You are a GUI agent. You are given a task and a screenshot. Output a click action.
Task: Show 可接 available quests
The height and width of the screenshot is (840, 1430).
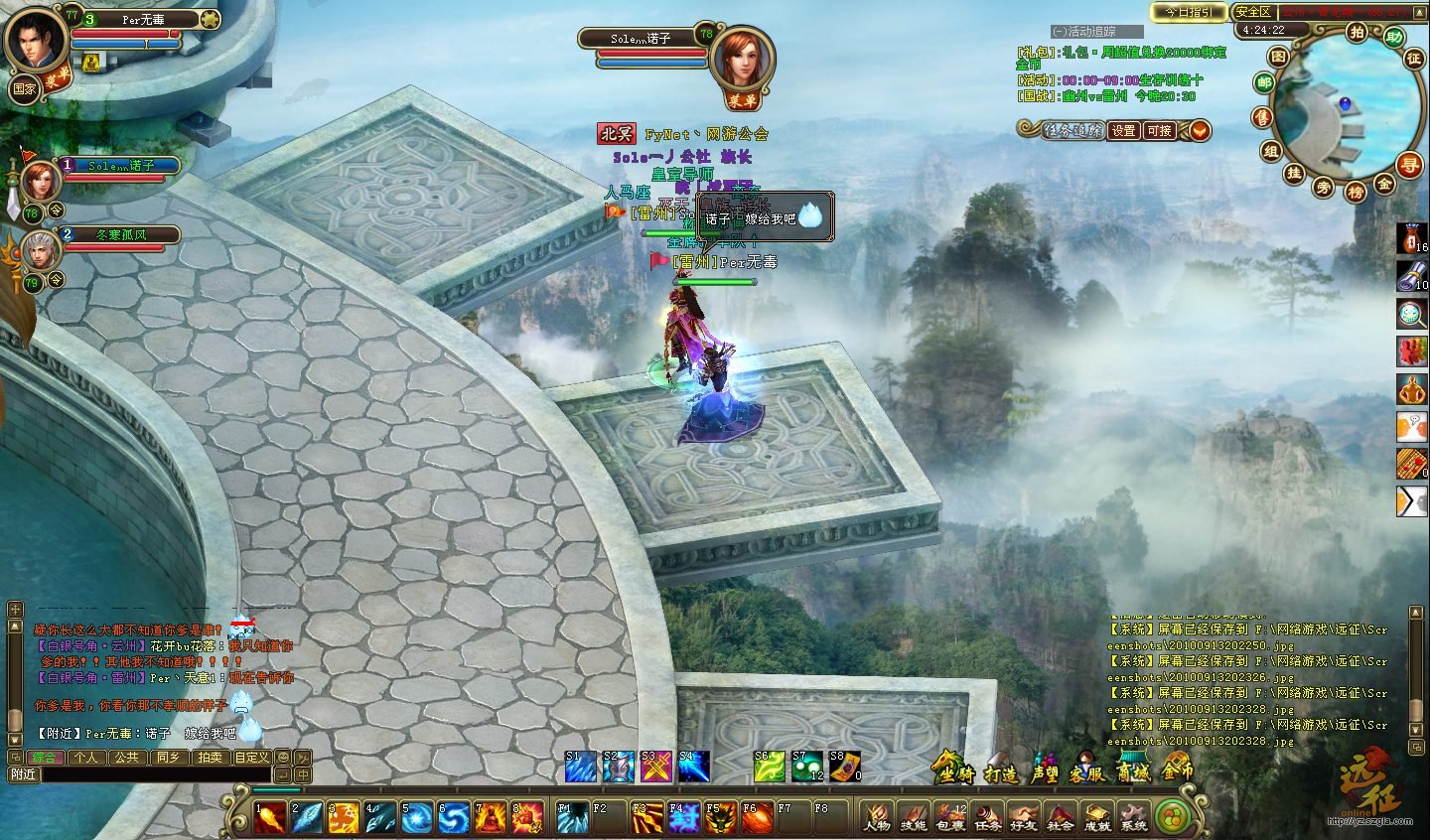(x=1159, y=130)
